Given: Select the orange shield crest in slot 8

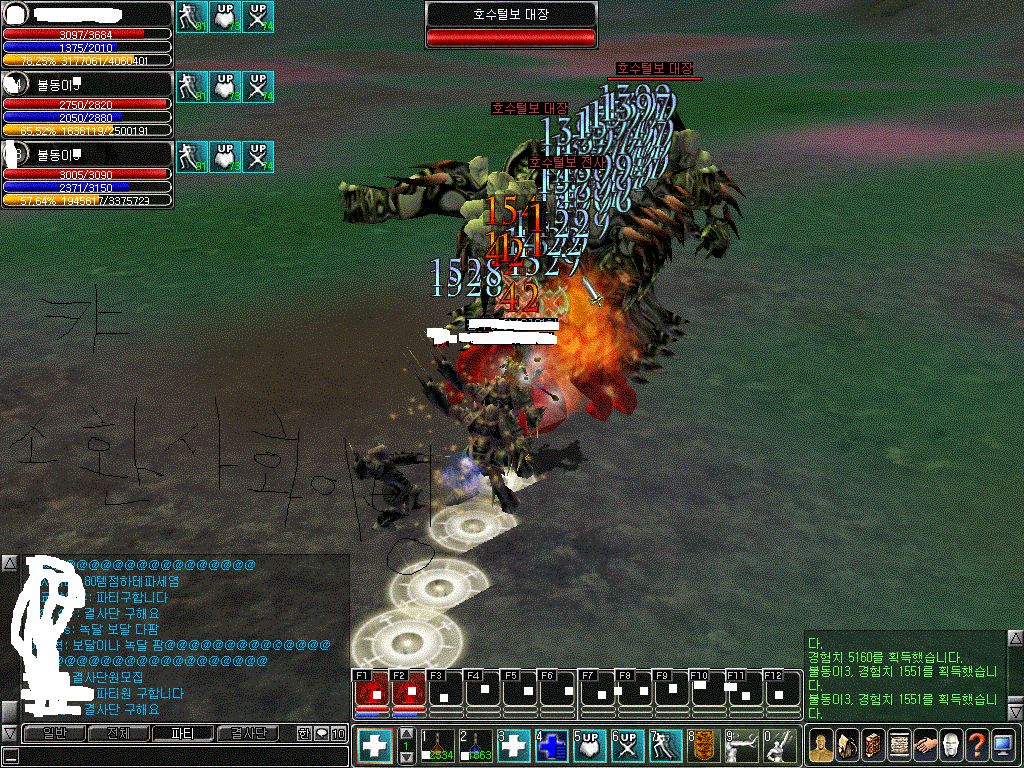Looking at the screenshot, I should coord(703,746).
